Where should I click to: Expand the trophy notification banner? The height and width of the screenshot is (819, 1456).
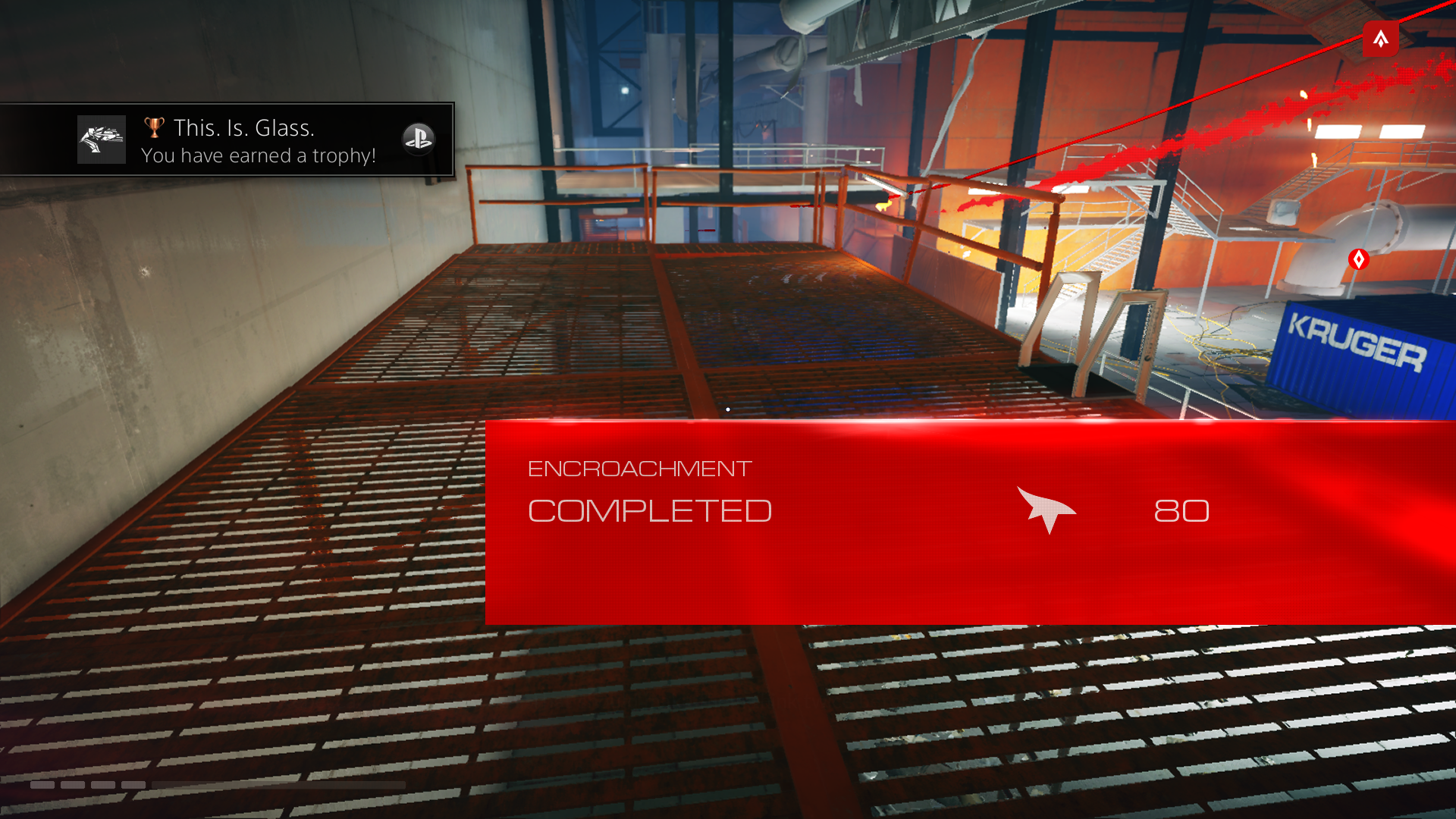[226, 140]
